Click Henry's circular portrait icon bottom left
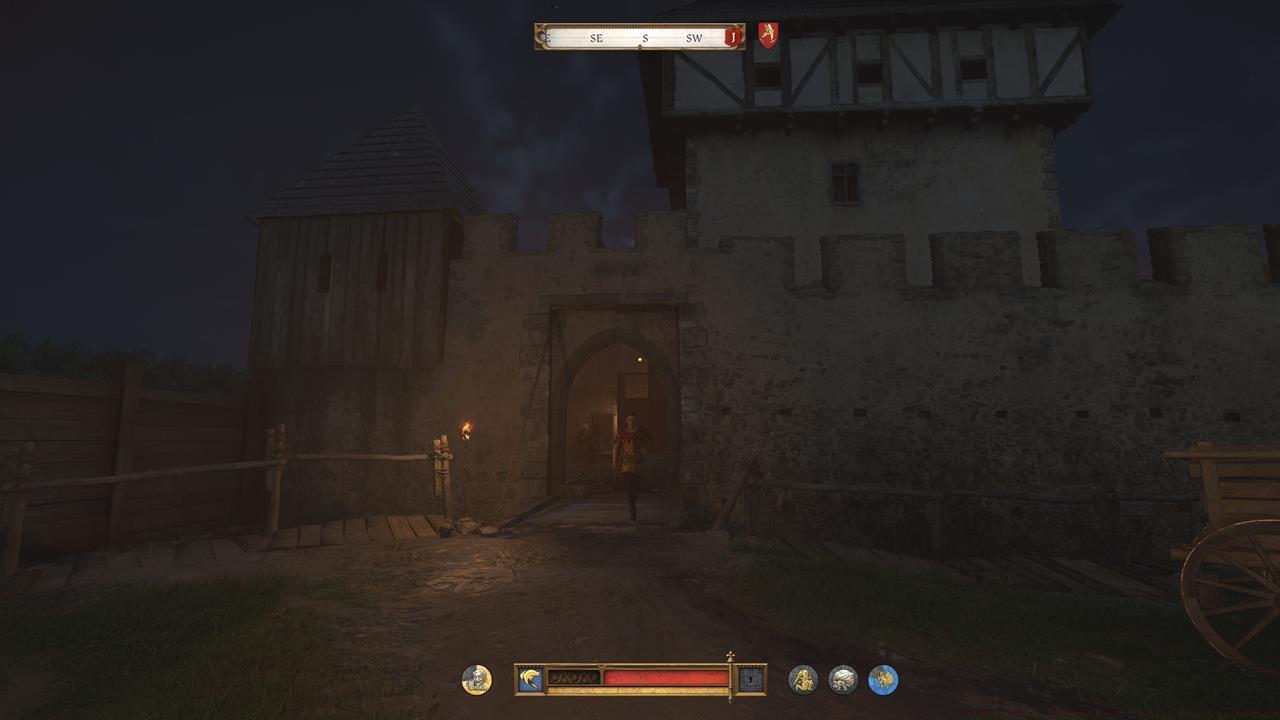 pyautogui.click(x=477, y=679)
